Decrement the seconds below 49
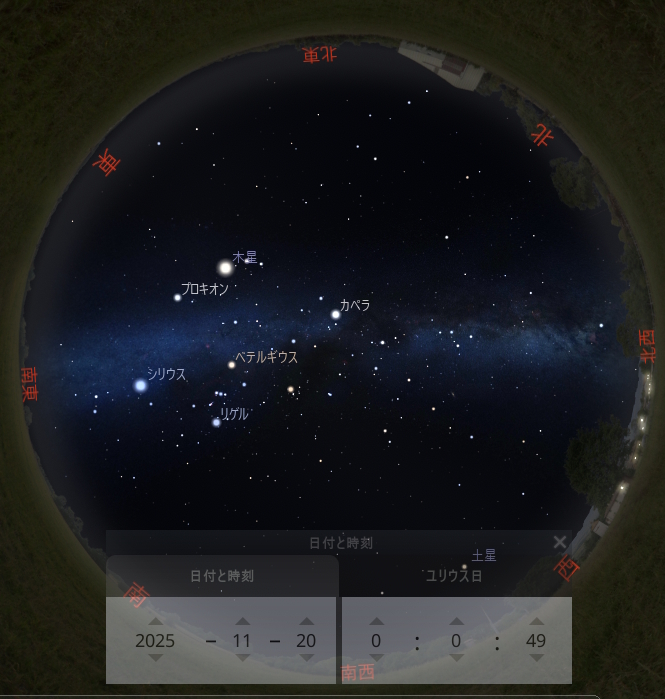665x699 pixels. (x=536, y=658)
